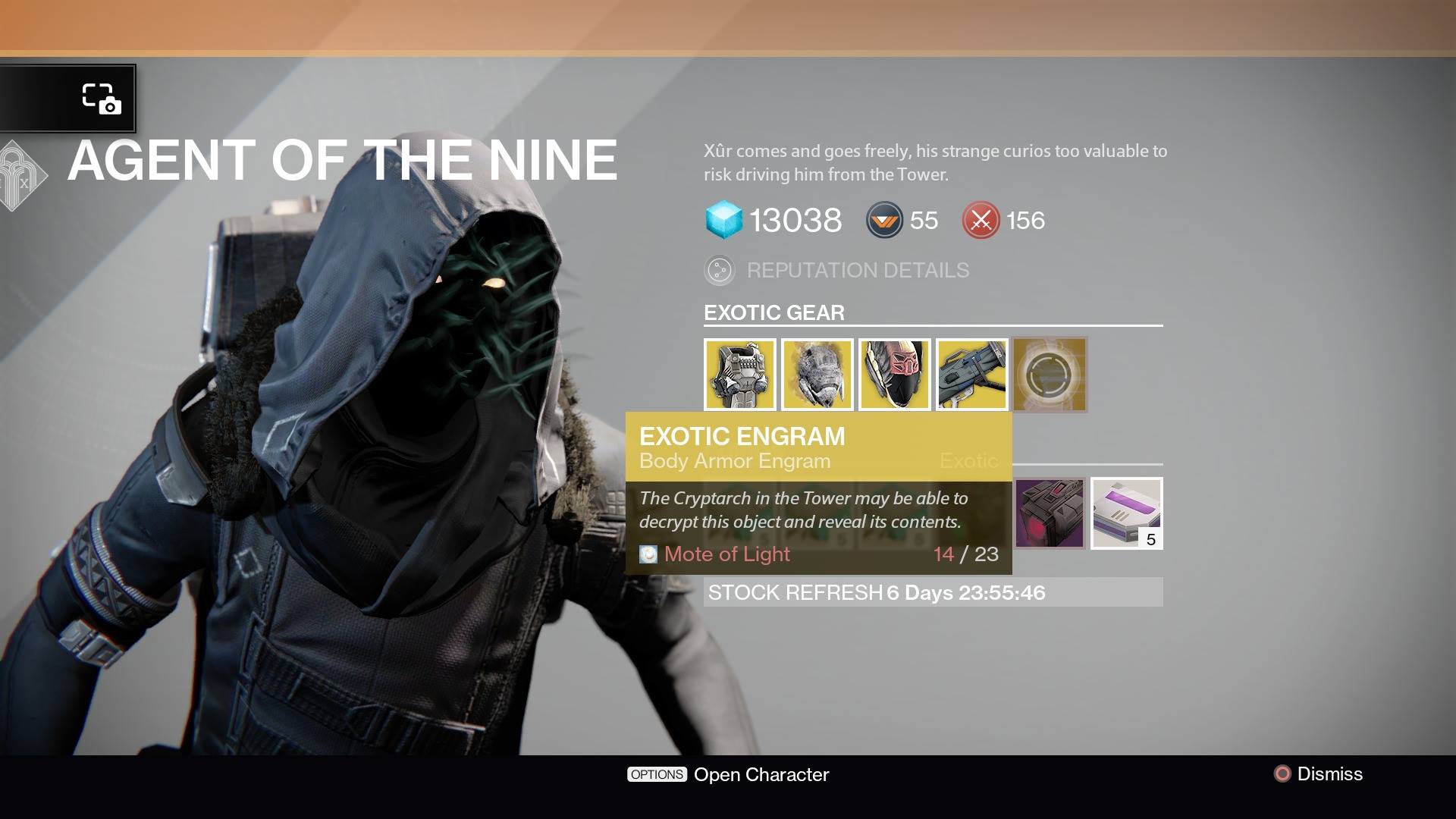The height and width of the screenshot is (819, 1456).
Task: Select the heavy ammo synthesis stack of 5
Action: pyautogui.click(x=1126, y=513)
